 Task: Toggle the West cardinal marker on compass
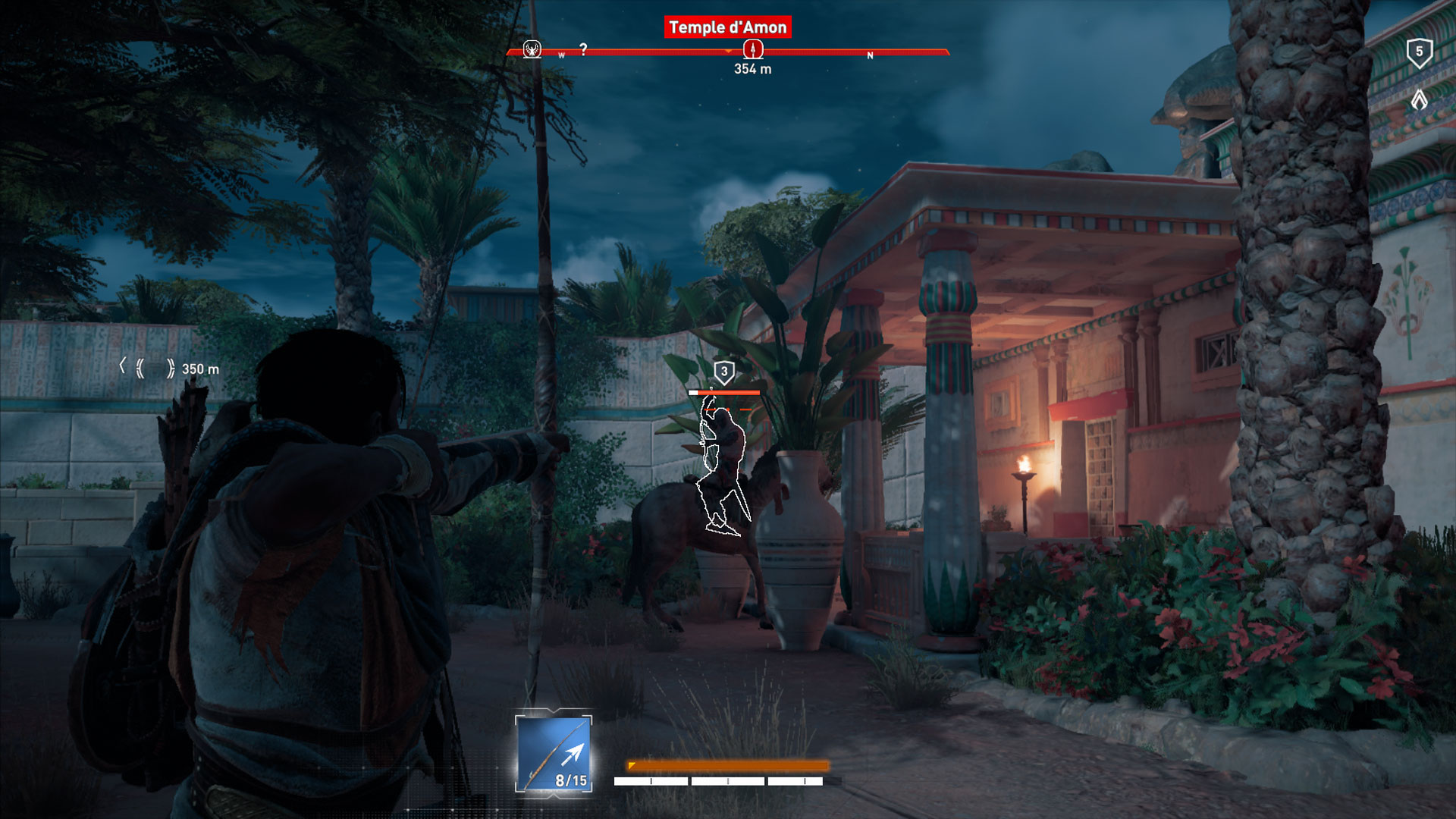click(x=561, y=55)
